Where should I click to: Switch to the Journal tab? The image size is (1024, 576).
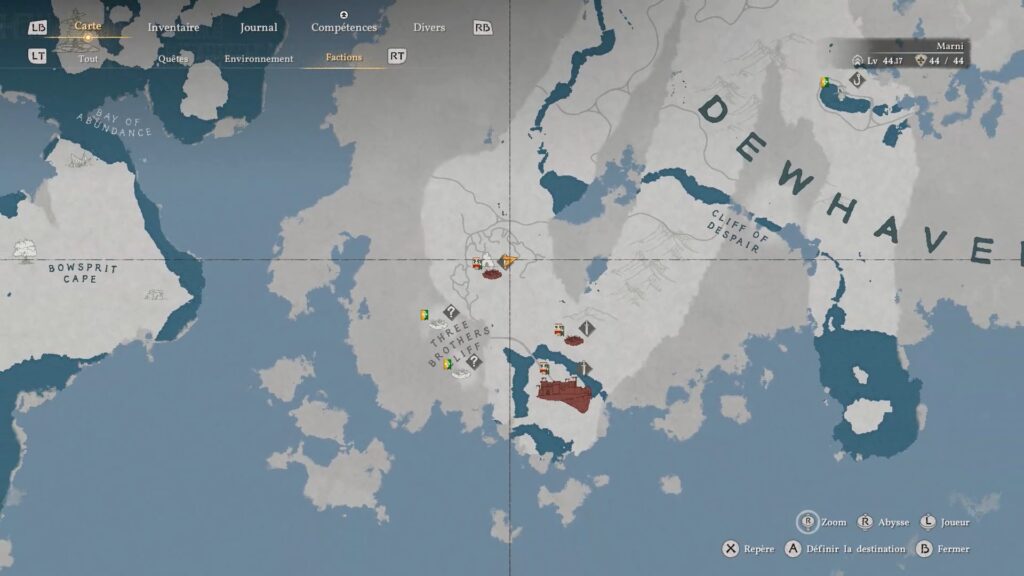pyautogui.click(x=258, y=27)
